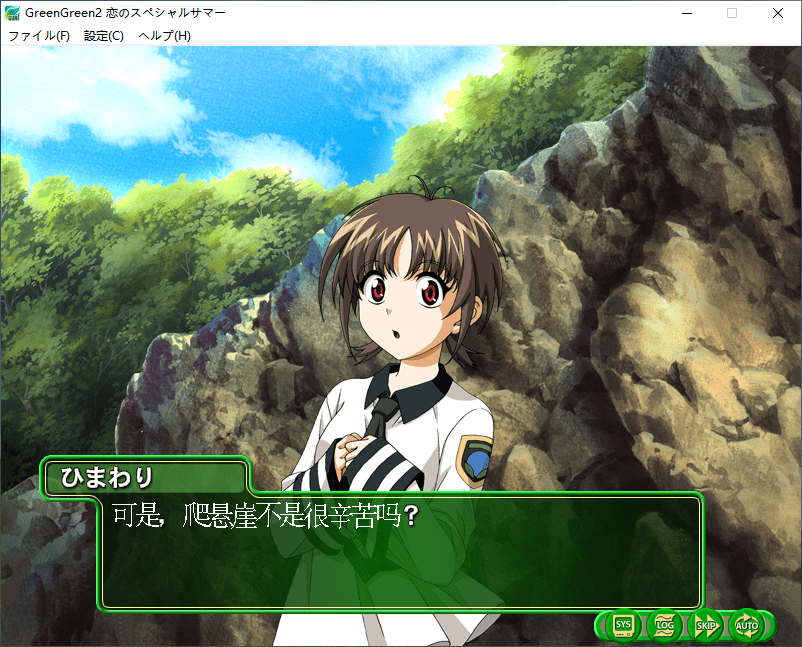Viewport: 802px width, 647px height.
Task: Minimize the game window
Action: click(686, 13)
